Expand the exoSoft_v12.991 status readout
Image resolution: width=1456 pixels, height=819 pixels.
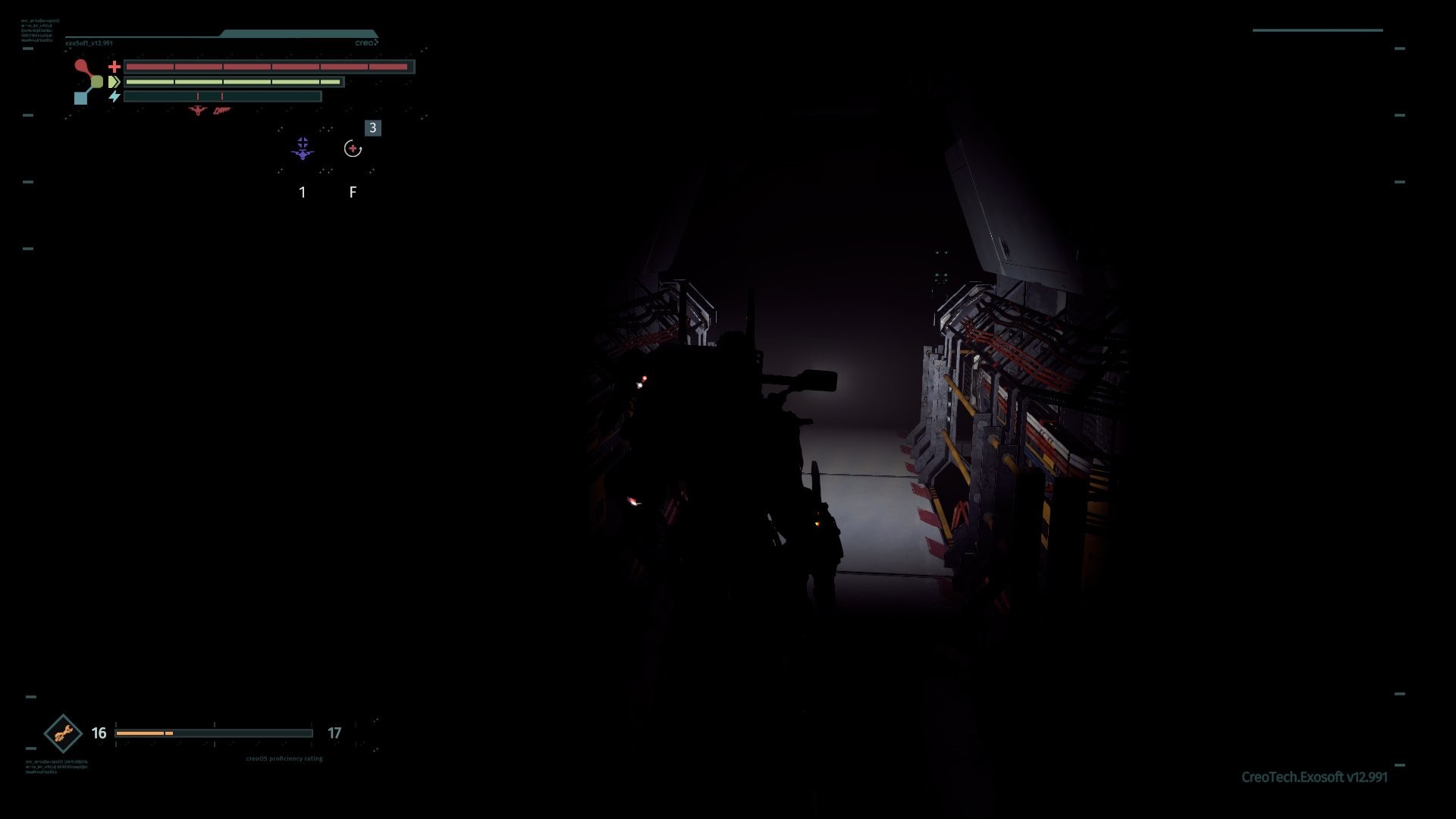tap(89, 44)
